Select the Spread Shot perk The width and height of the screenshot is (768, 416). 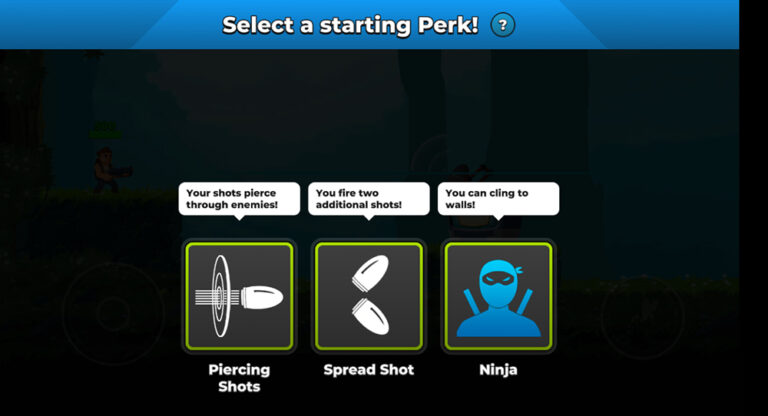point(369,296)
